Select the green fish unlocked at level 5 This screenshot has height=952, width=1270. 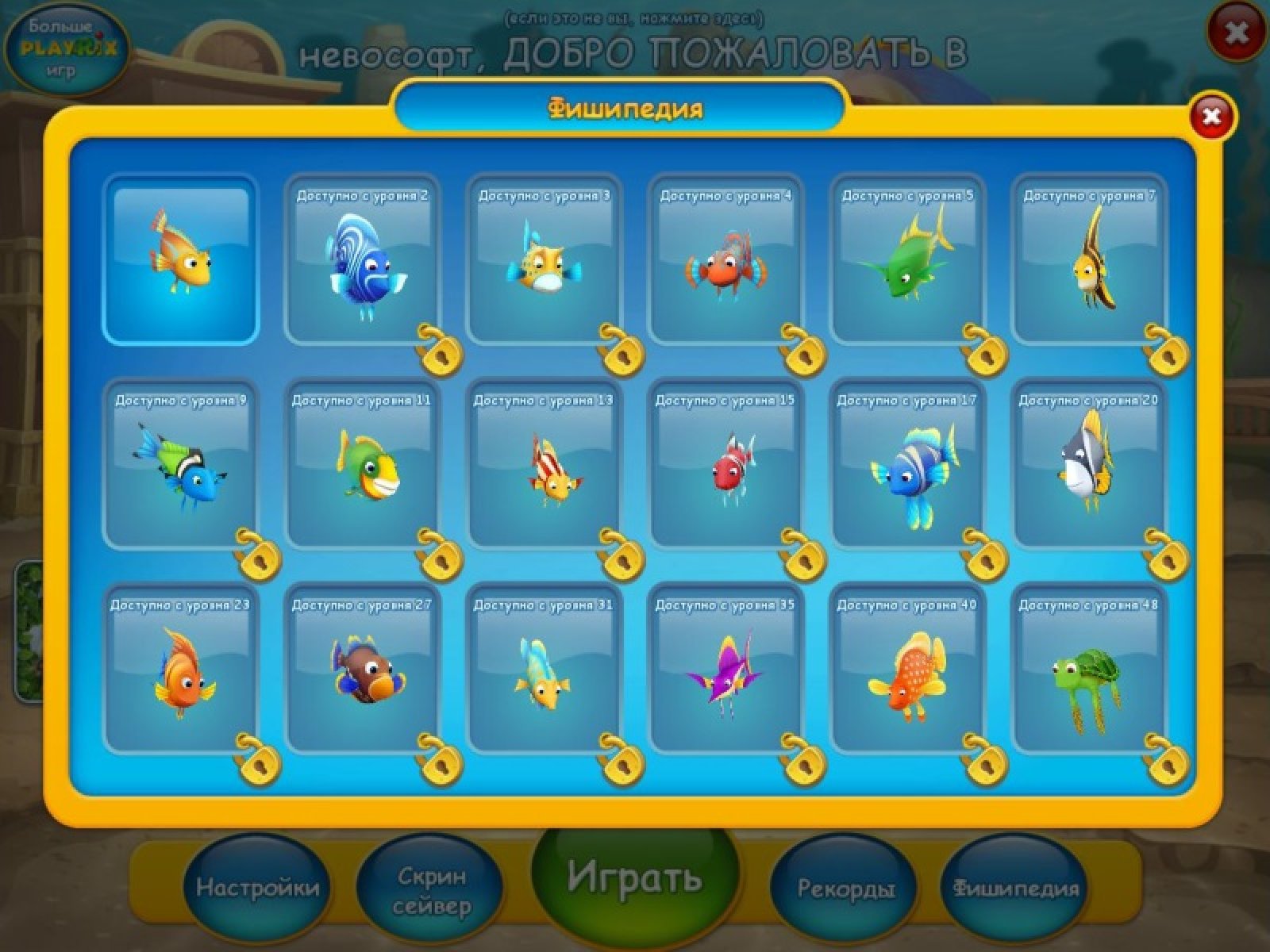[907, 259]
